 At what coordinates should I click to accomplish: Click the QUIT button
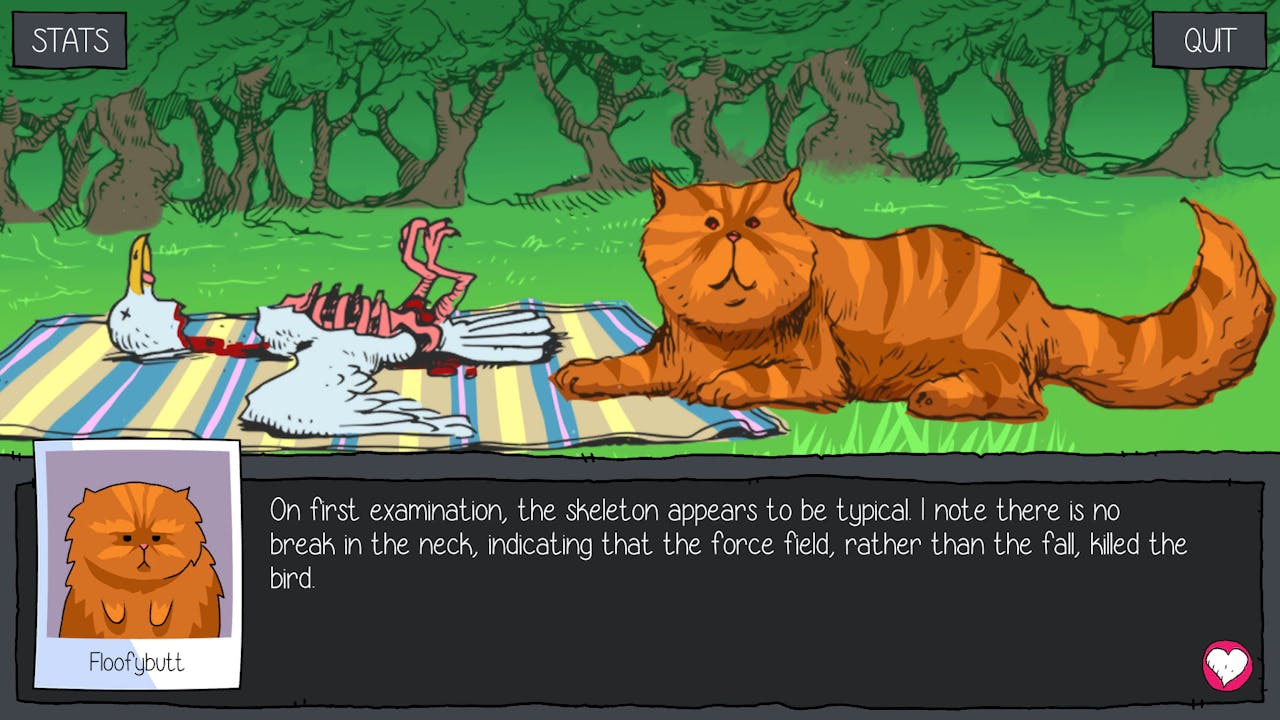(x=1209, y=40)
